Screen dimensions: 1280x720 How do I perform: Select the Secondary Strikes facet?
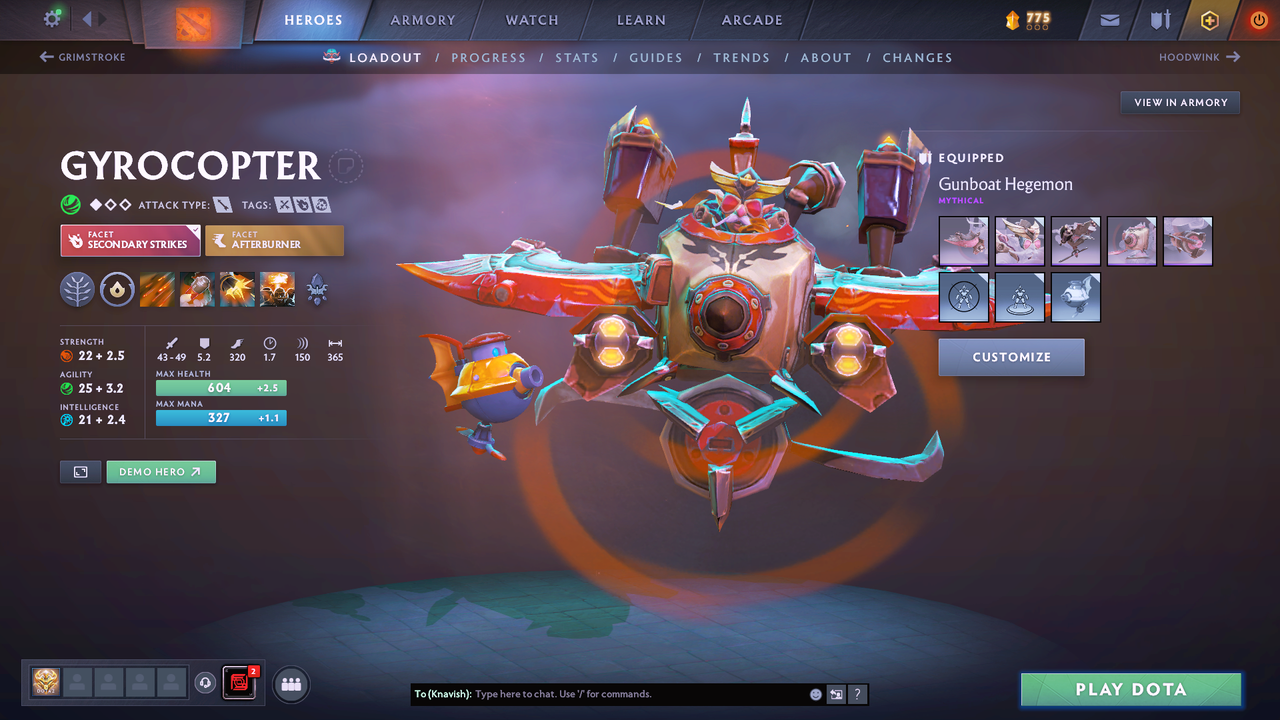130,240
